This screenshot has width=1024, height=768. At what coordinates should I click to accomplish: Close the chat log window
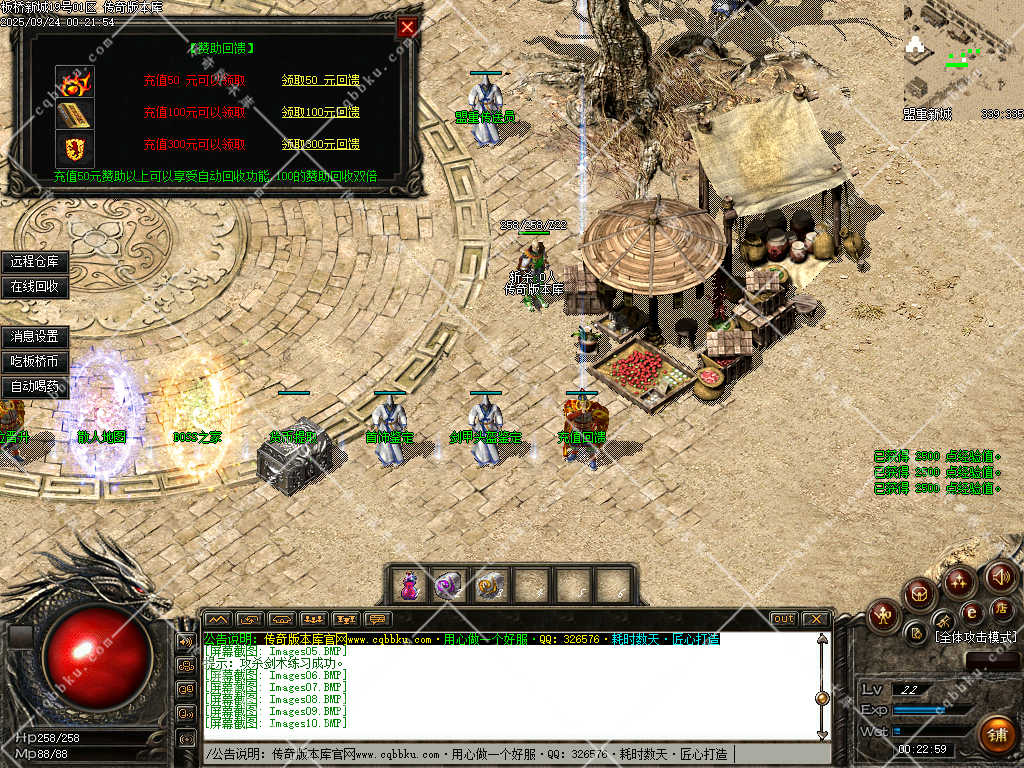tap(816, 619)
